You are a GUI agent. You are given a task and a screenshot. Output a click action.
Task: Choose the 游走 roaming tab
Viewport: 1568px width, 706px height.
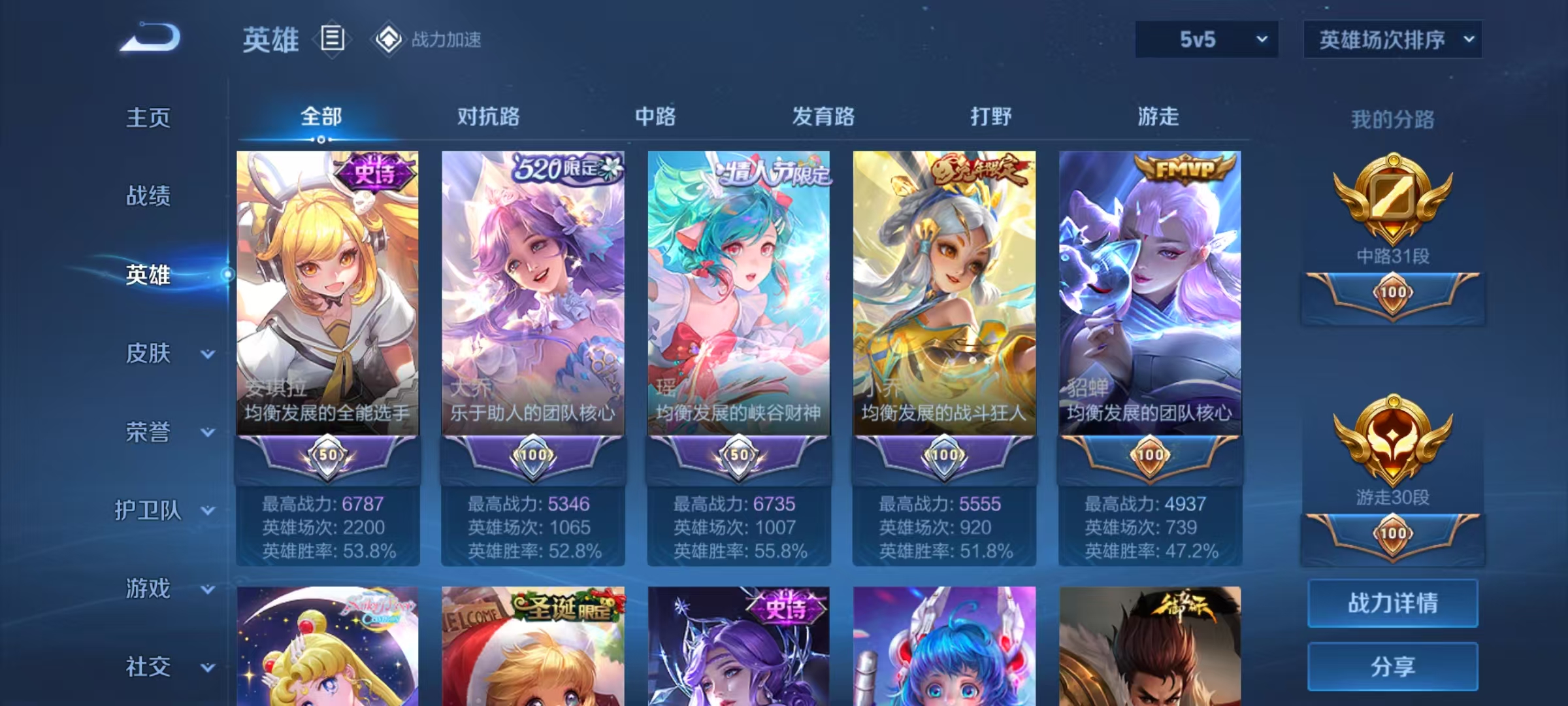tap(1158, 116)
